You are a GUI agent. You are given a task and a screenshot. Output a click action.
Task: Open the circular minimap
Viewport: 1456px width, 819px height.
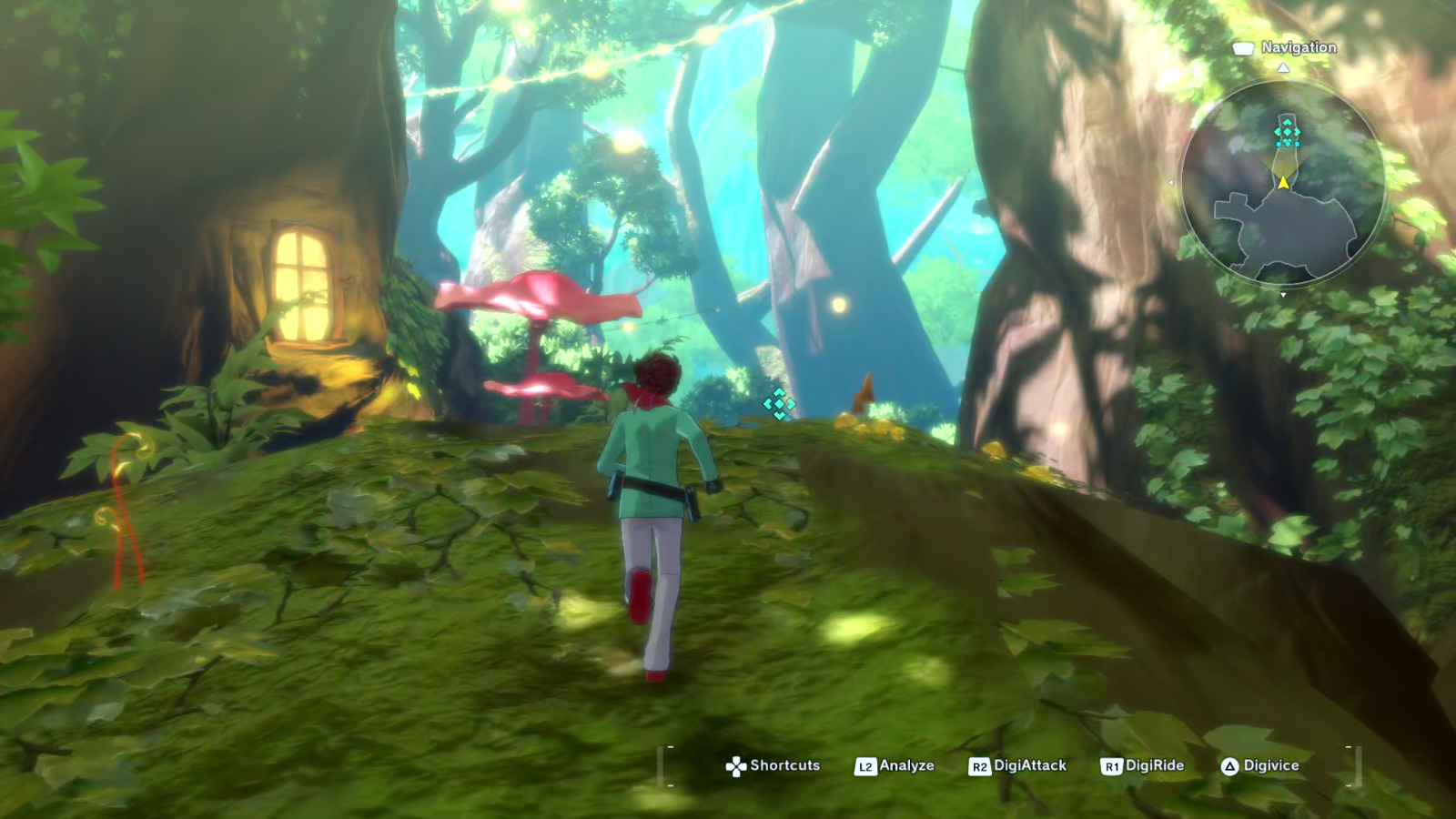pyautogui.click(x=1283, y=187)
